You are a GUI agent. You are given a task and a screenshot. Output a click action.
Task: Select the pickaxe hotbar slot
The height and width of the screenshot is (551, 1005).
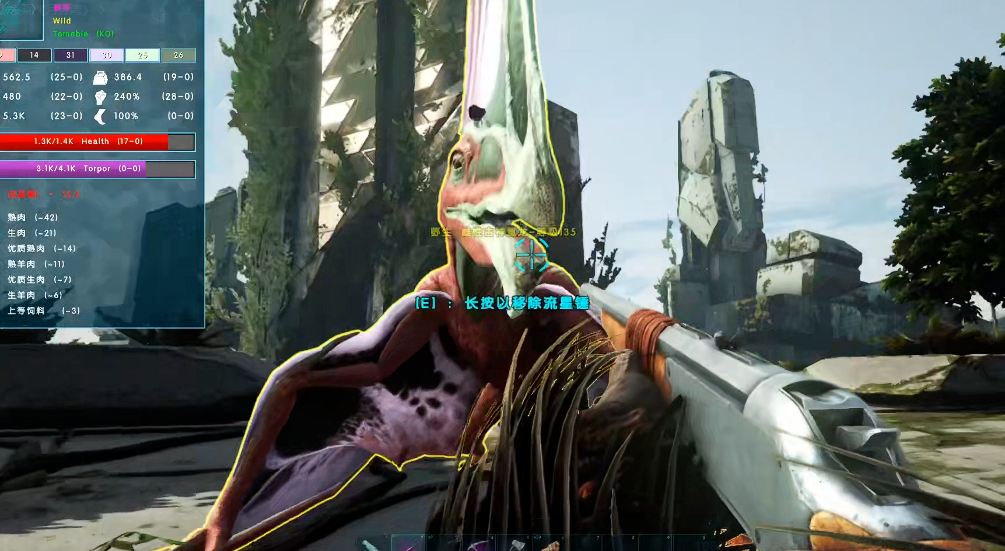tap(480, 544)
